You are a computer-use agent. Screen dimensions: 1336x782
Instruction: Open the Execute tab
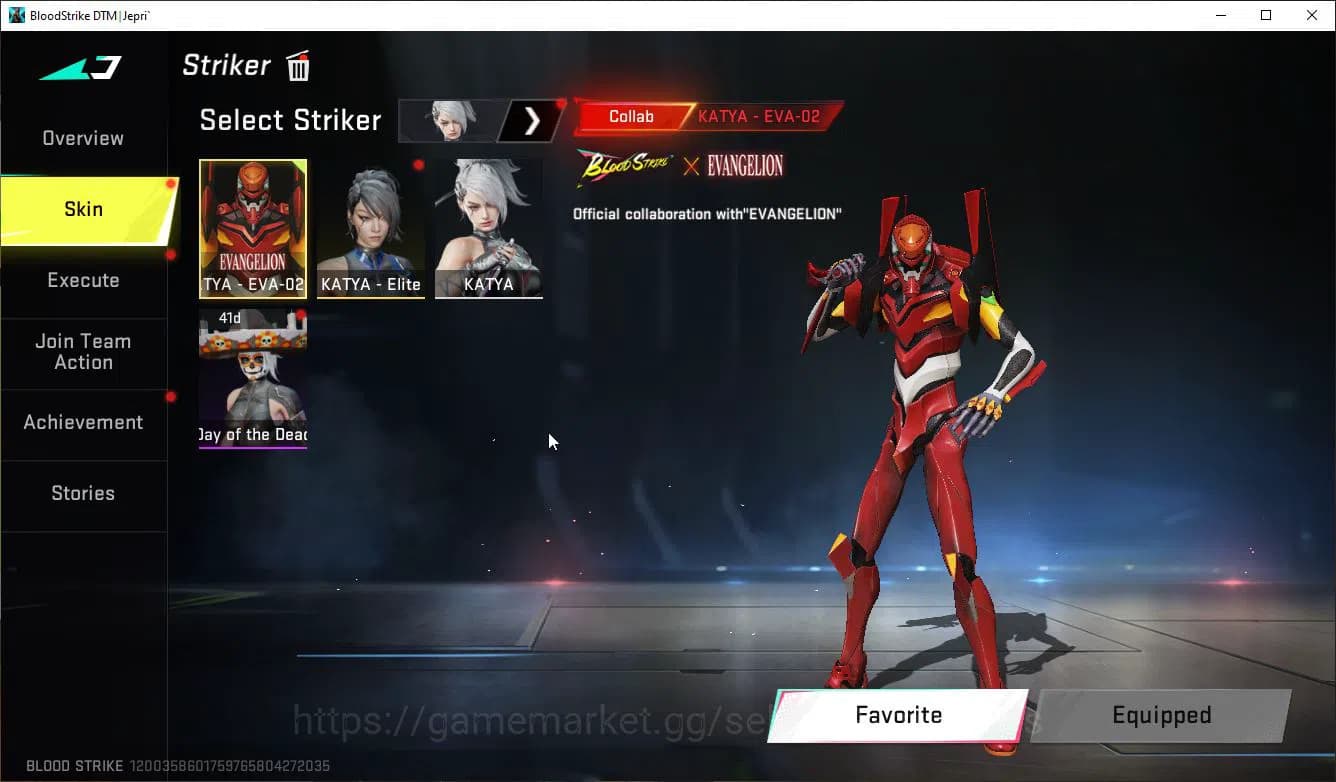pyautogui.click(x=83, y=281)
